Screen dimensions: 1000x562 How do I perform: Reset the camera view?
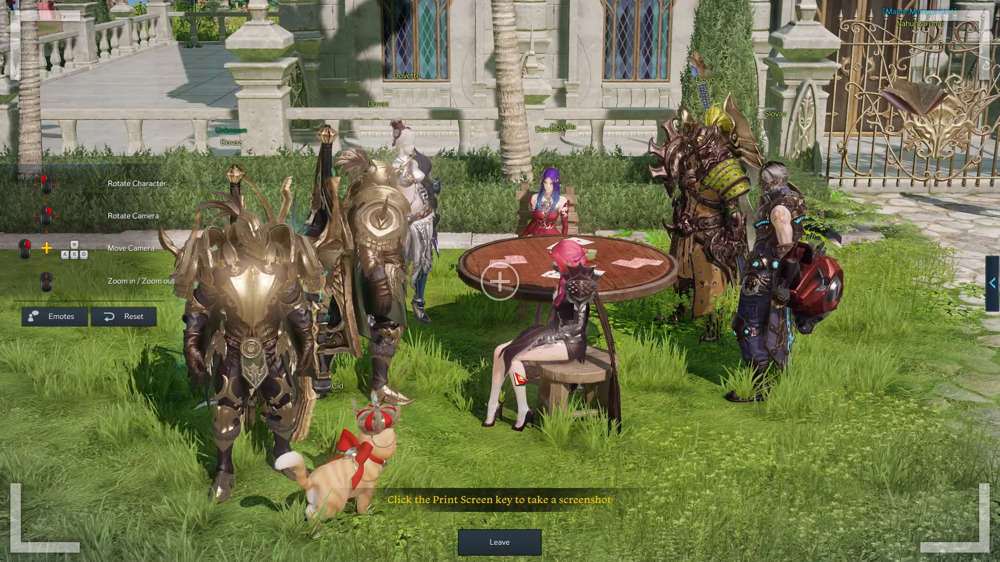click(123, 316)
